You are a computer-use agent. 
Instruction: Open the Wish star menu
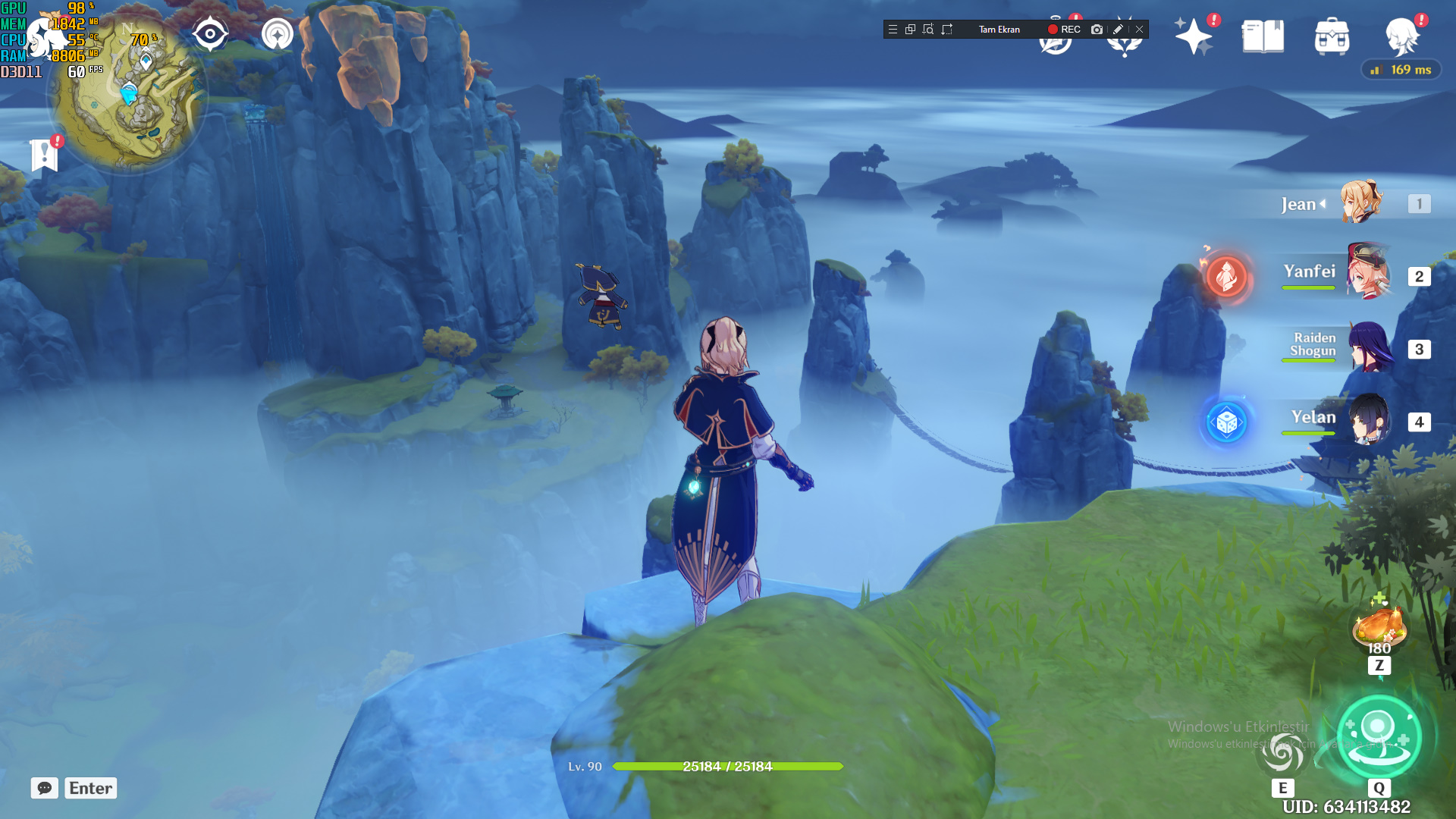(1193, 36)
